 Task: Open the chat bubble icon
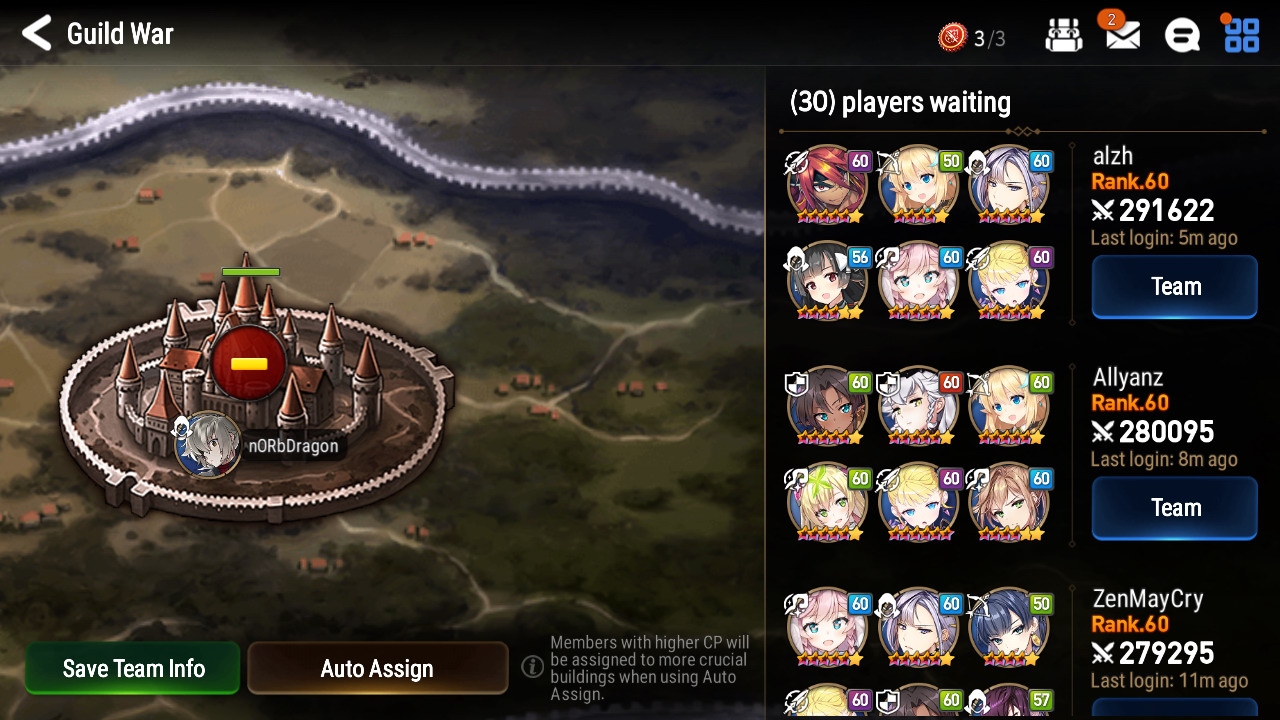point(1182,36)
